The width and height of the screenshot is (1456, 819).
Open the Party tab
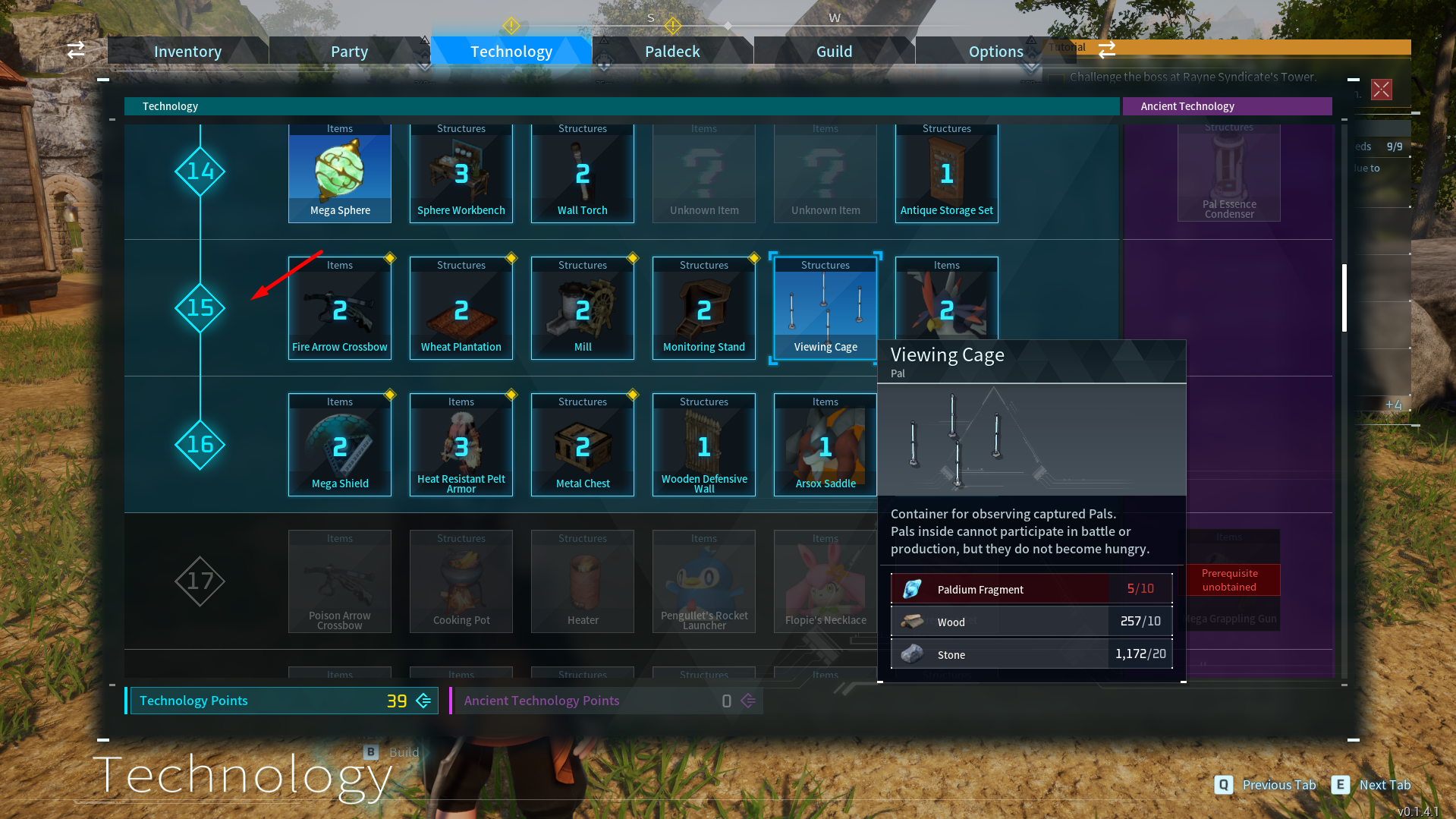coord(349,52)
